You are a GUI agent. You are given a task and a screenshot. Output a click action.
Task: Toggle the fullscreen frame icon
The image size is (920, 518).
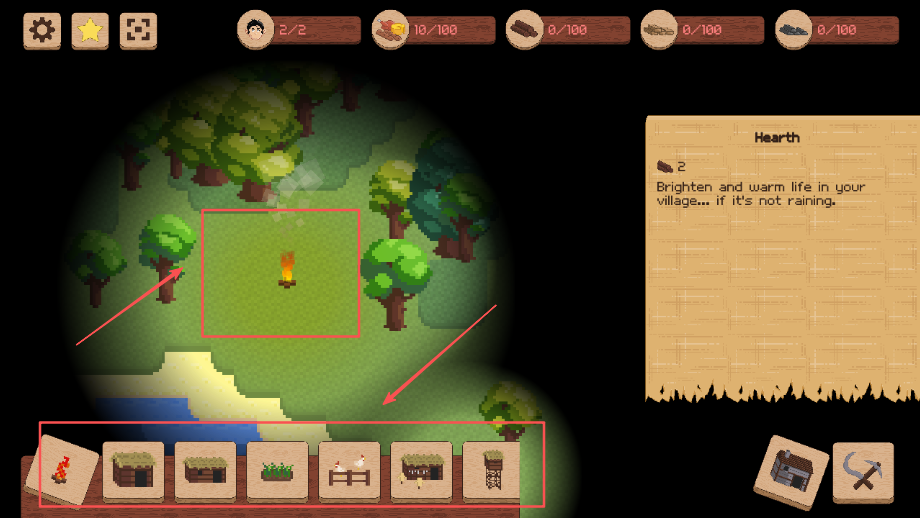pos(139,30)
